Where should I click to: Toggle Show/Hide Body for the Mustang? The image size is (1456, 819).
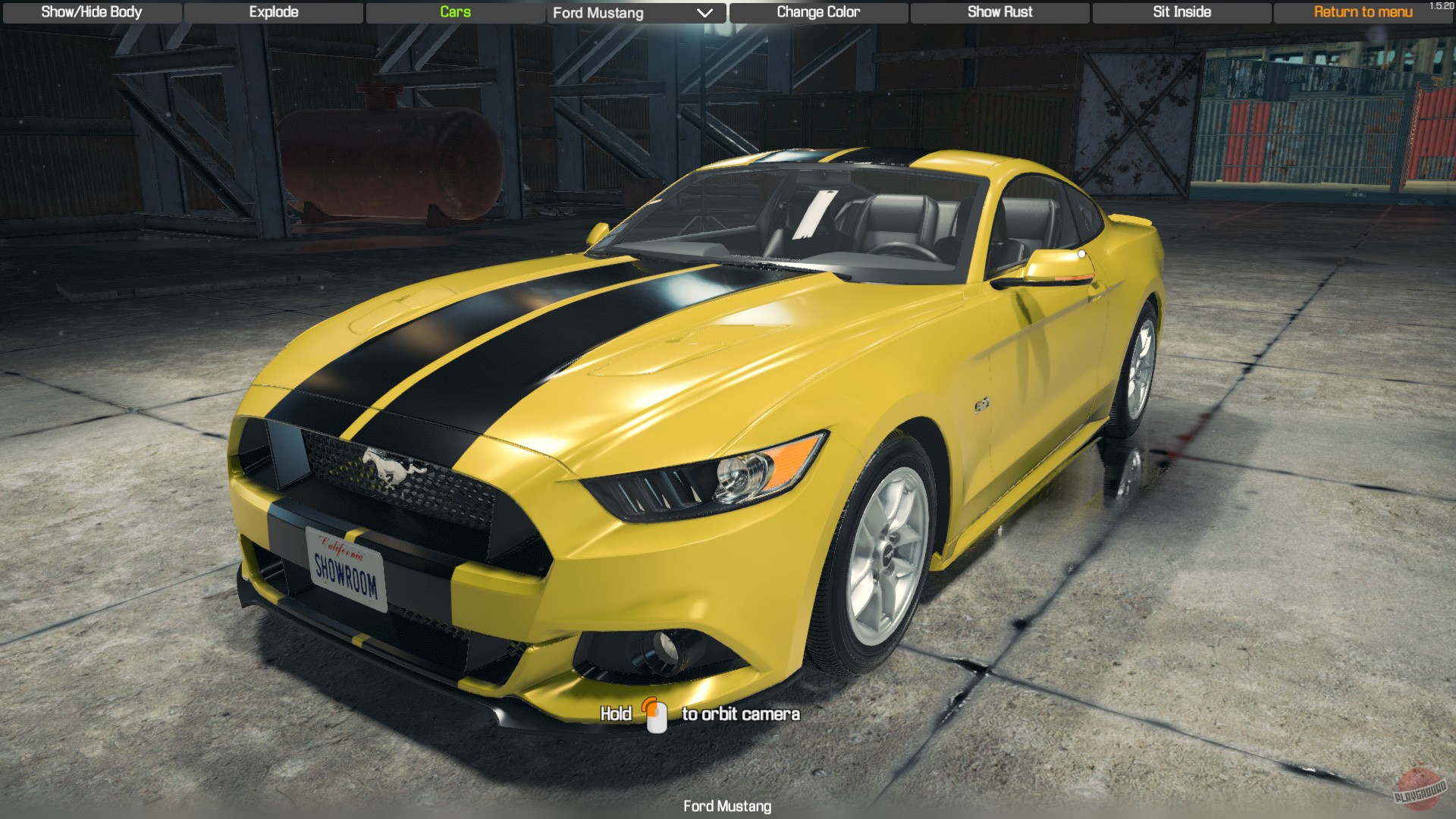[91, 12]
